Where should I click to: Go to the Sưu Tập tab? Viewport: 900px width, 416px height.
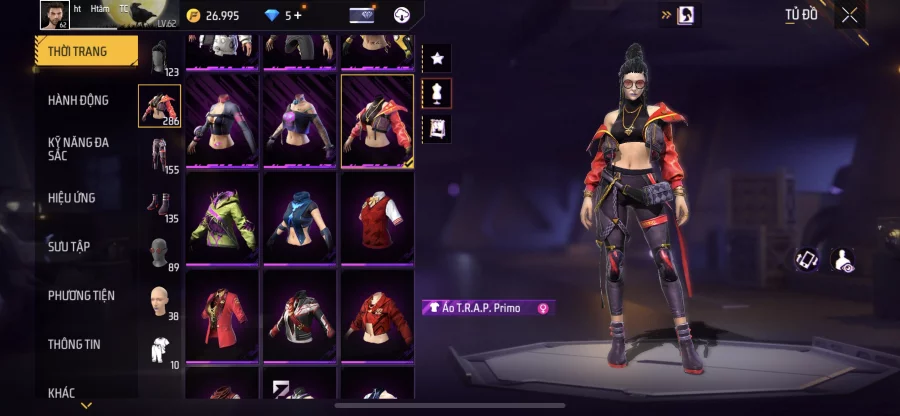pos(69,246)
